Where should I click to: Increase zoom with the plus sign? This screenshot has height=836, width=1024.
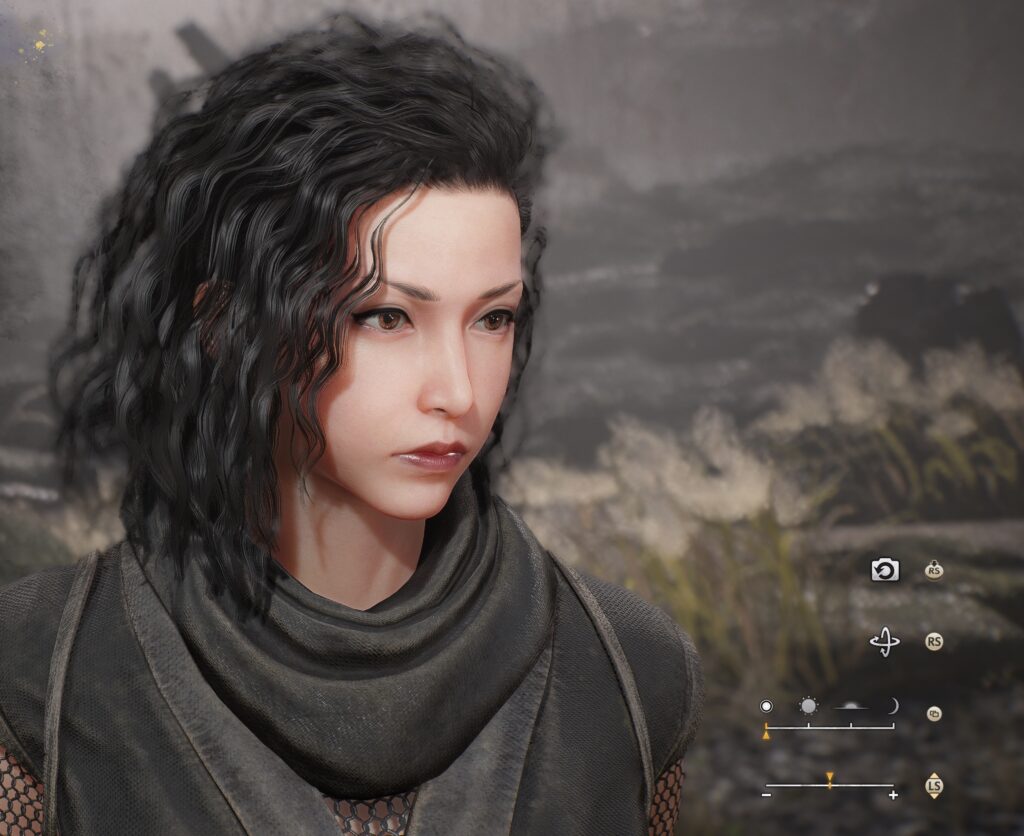tap(893, 795)
